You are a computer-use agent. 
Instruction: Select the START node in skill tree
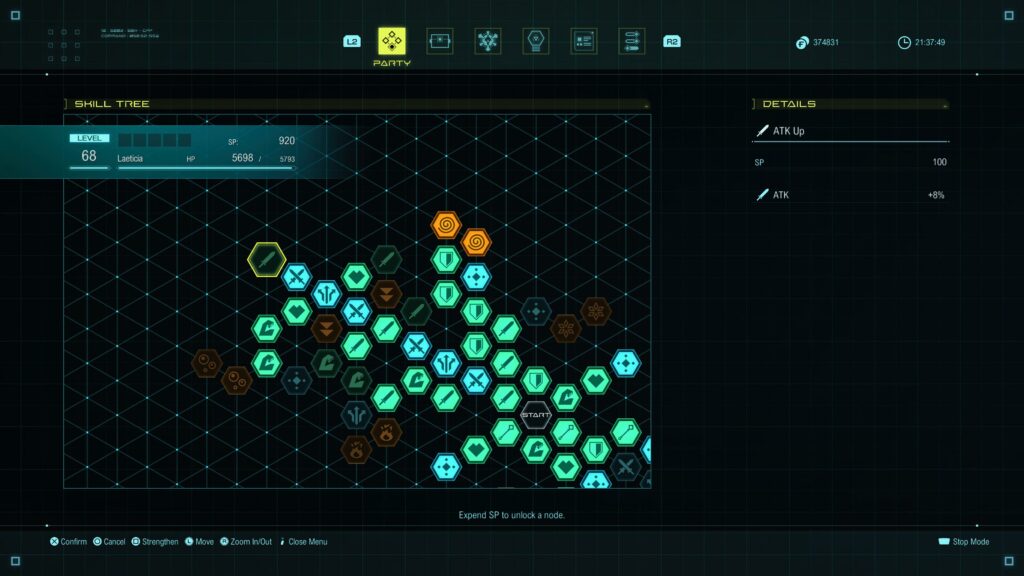[536, 415]
